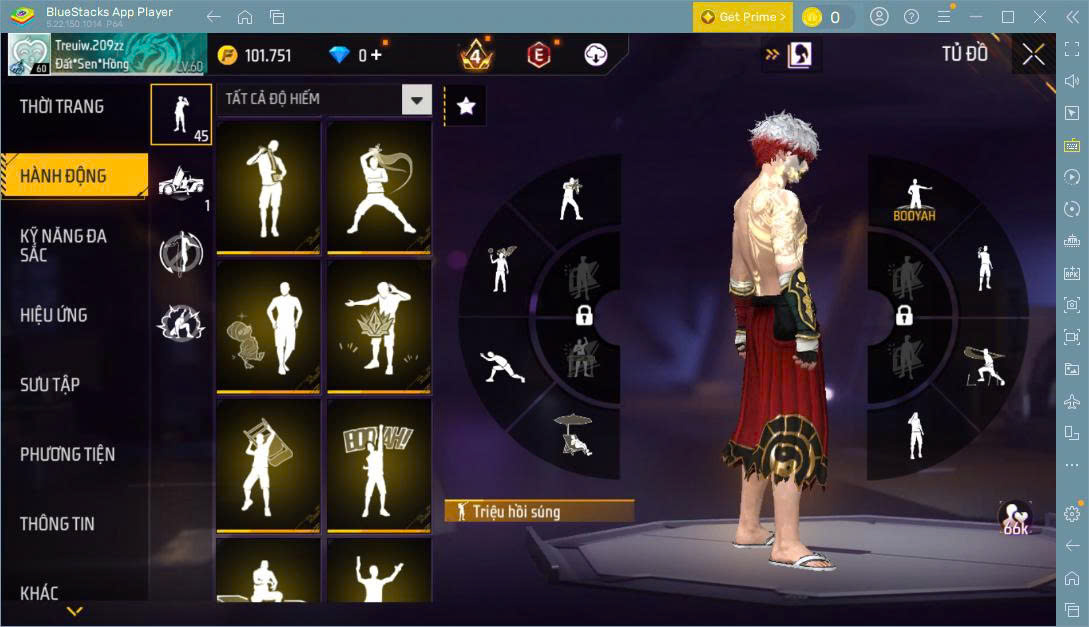Open the Tất Cả Độ Hiếm rarity dropdown
This screenshot has width=1089, height=627.
pos(416,99)
